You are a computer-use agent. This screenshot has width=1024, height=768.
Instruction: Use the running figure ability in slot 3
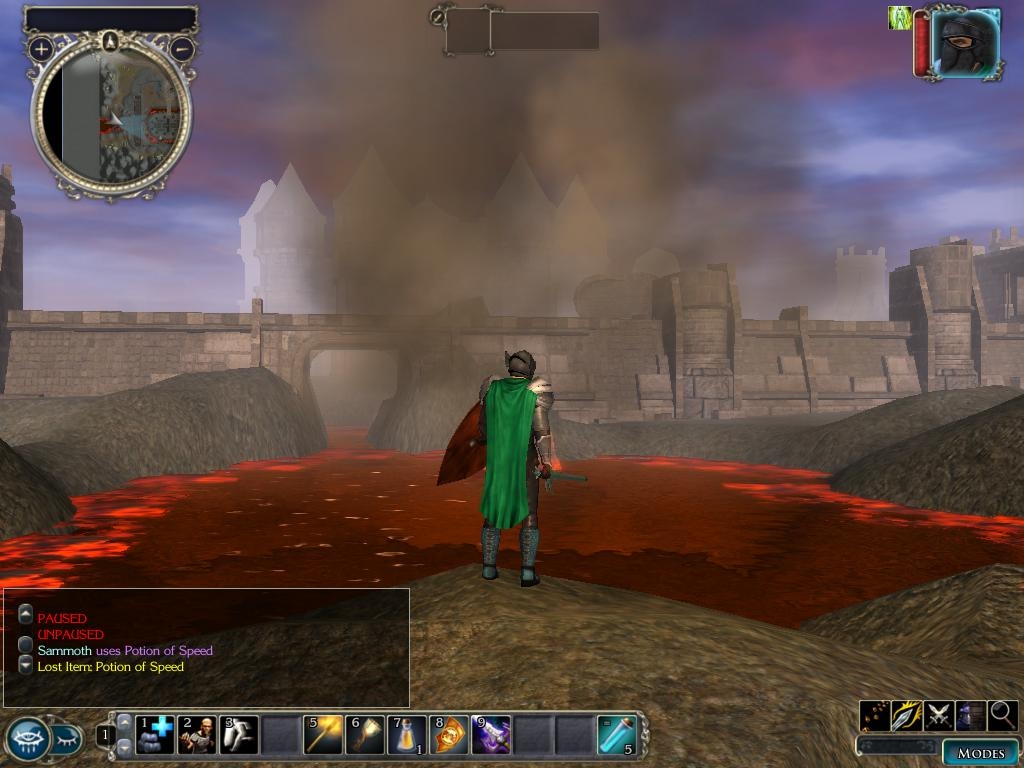click(x=239, y=735)
